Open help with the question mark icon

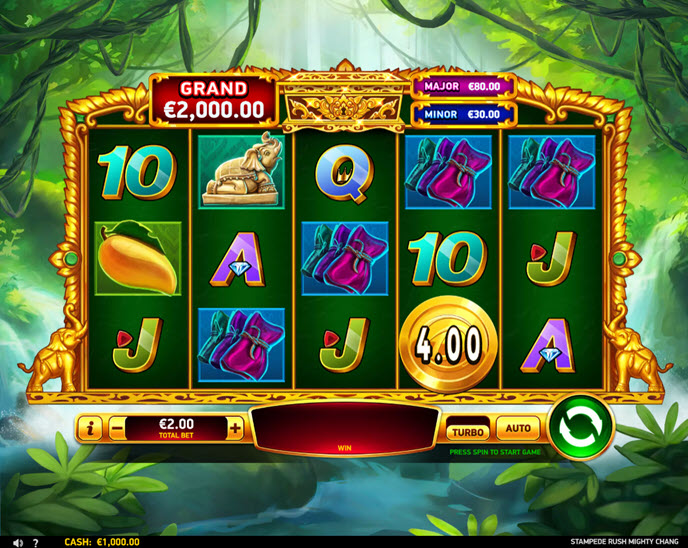click(x=35, y=542)
